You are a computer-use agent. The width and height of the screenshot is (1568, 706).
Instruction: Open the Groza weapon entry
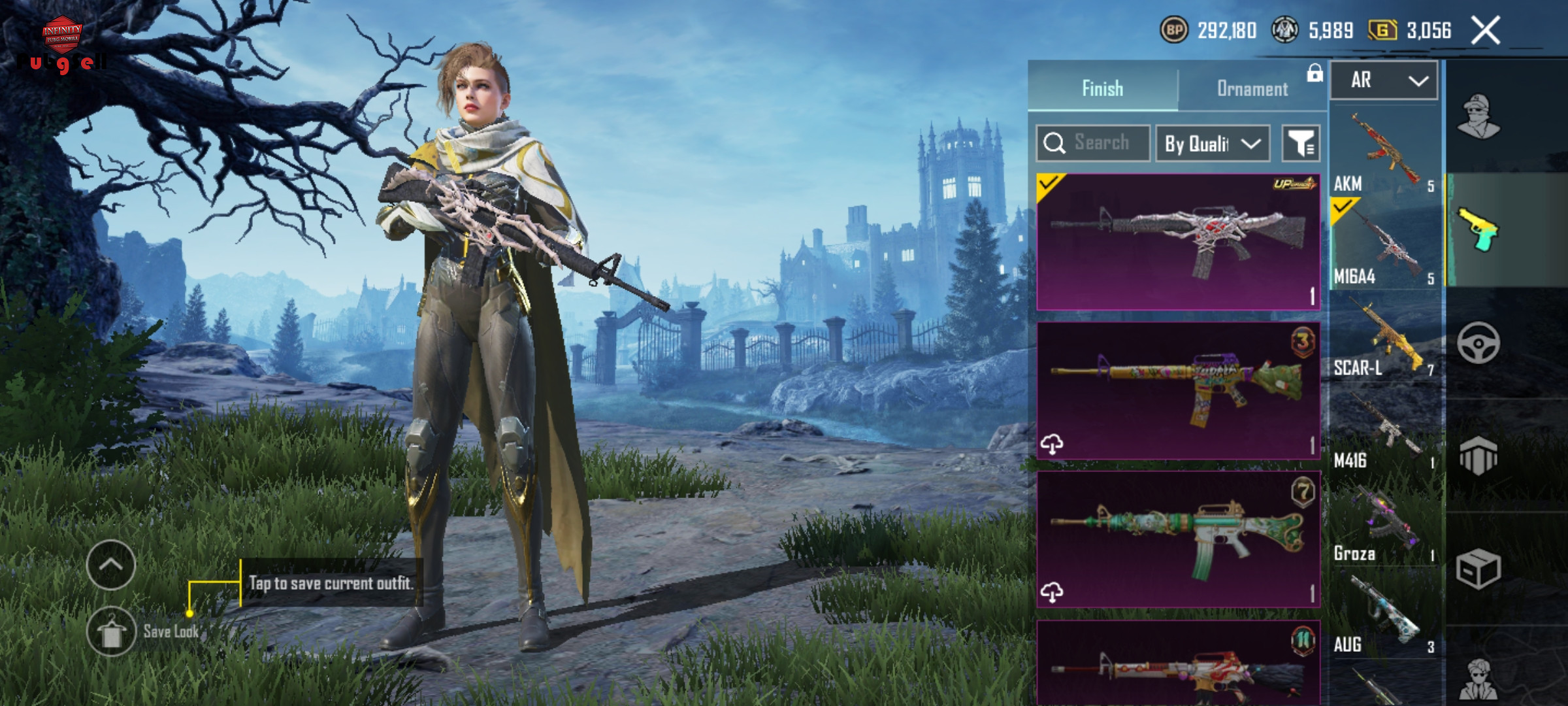[x=1384, y=523]
